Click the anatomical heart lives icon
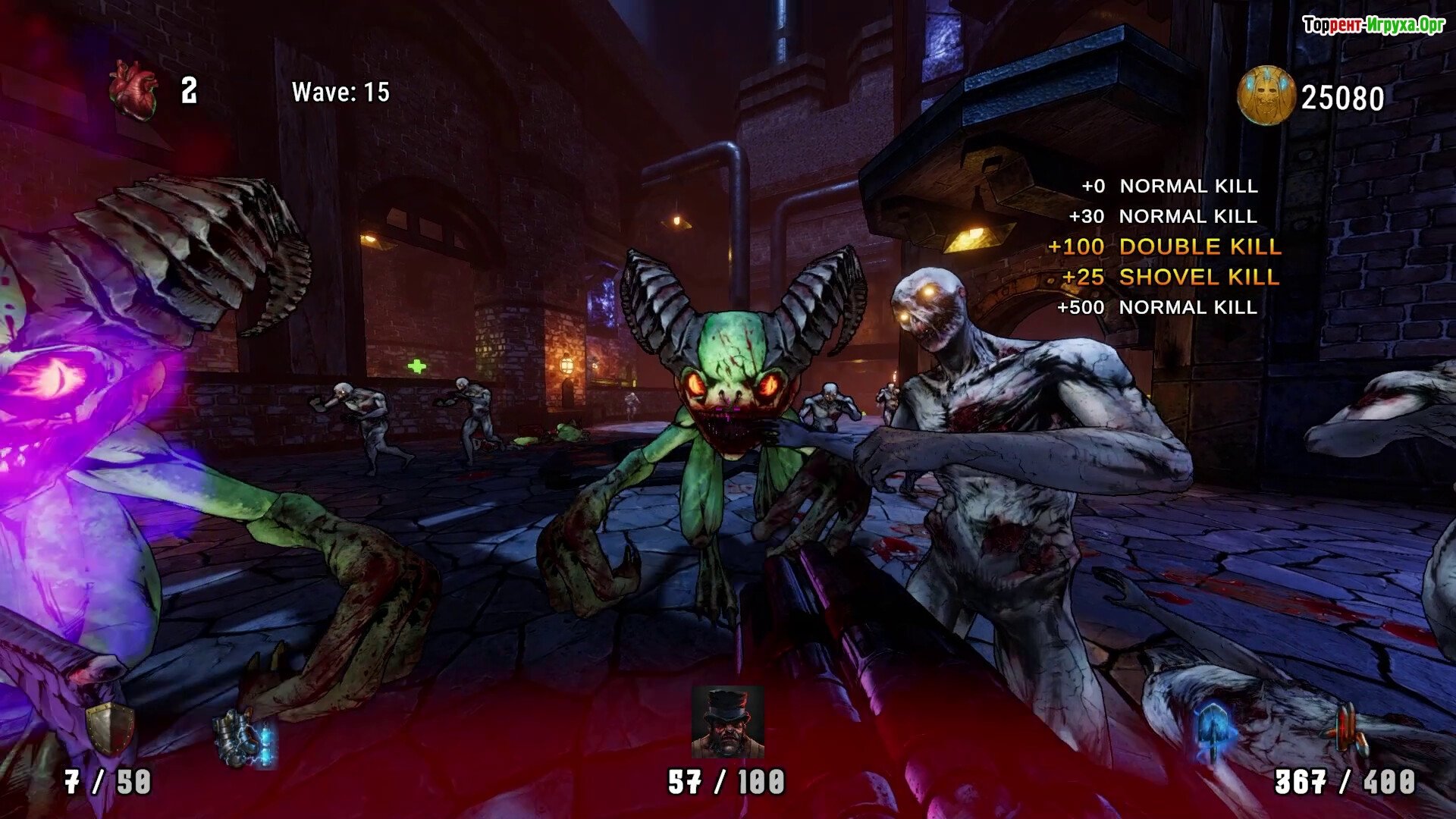 coord(133,92)
